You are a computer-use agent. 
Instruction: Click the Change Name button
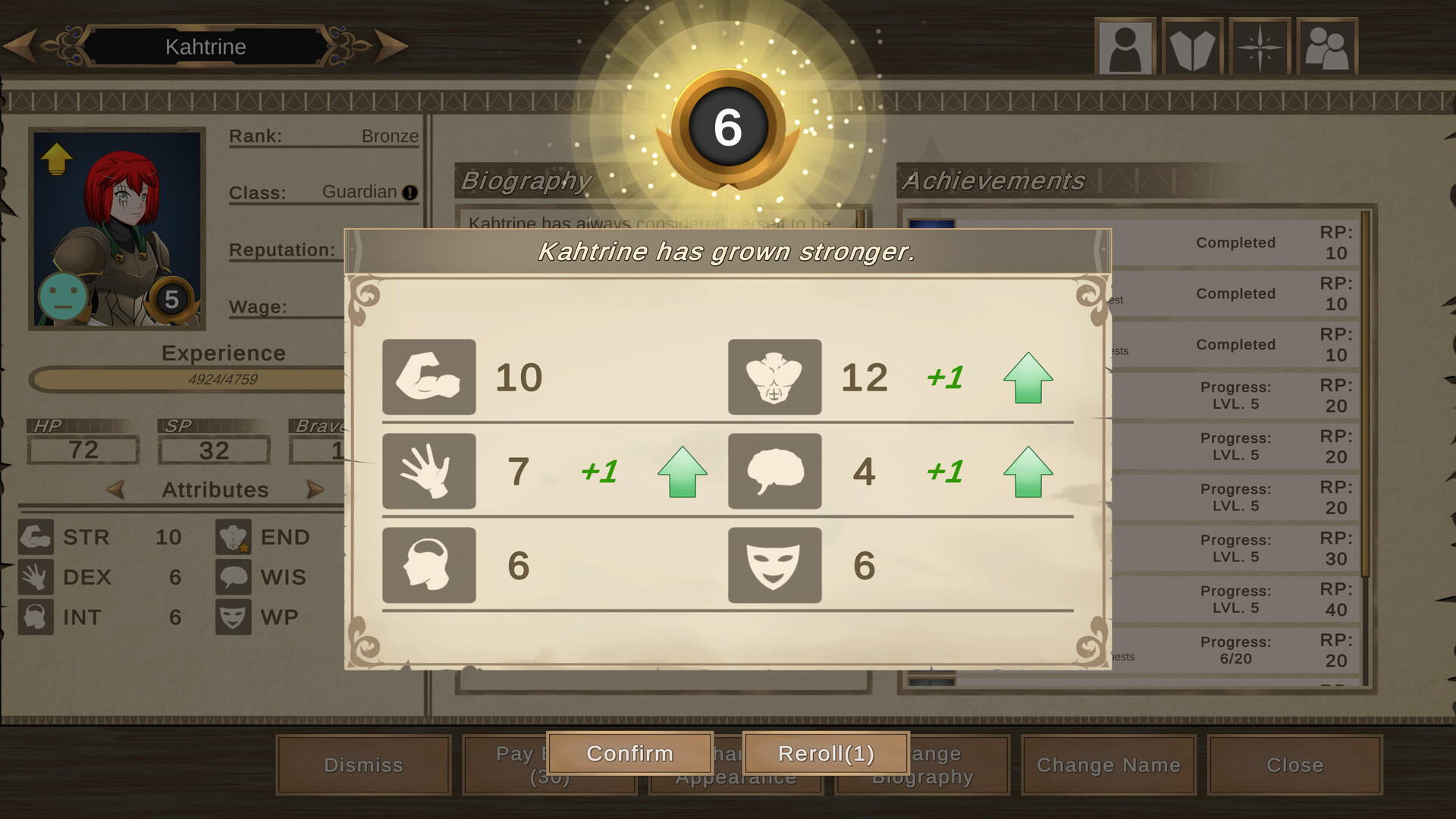(x=1108, y=765)
